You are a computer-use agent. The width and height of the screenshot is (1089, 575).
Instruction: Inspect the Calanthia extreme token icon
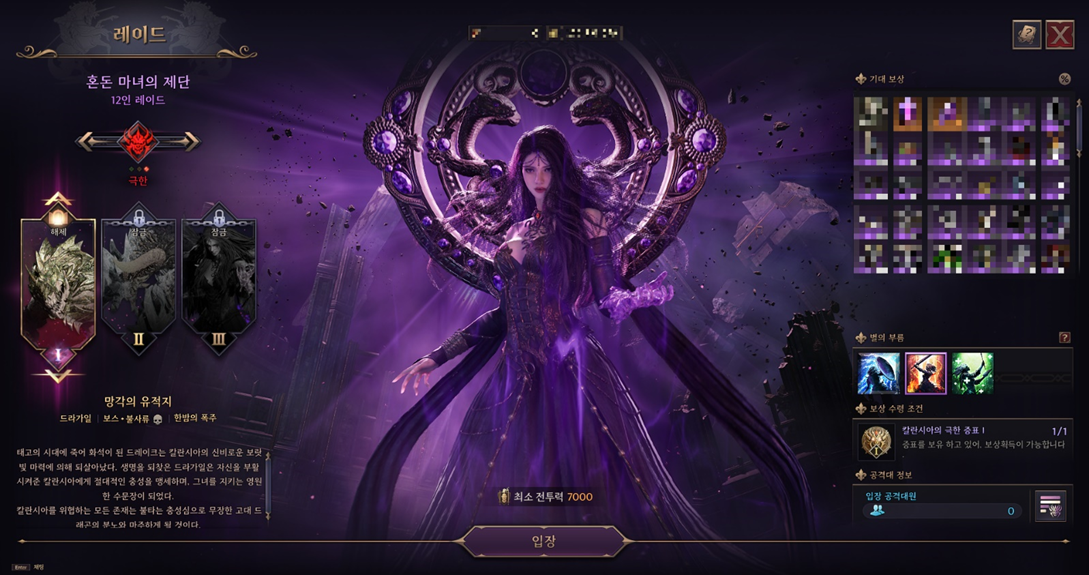(877, 440)
